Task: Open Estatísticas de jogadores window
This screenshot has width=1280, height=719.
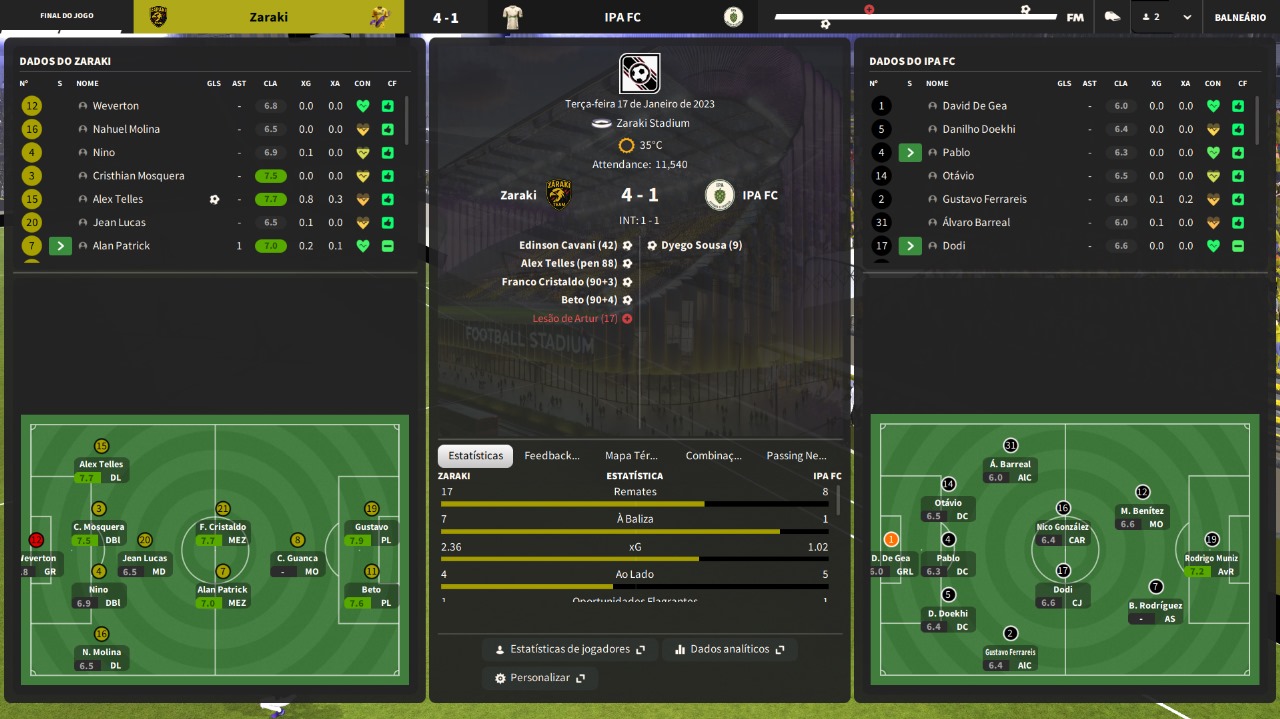Action: click(x=570, y=649)
